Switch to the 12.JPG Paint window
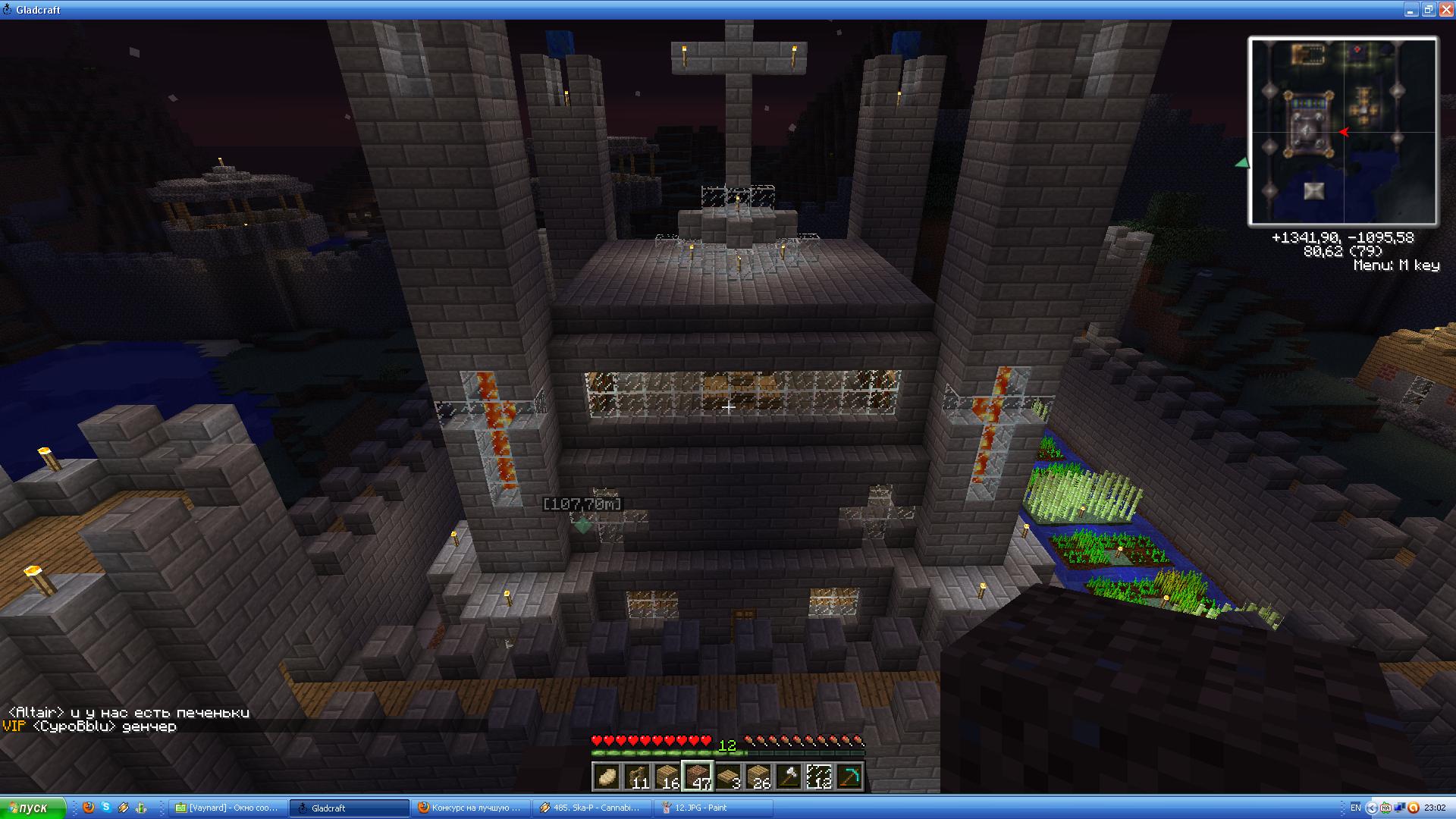This screenshot has width=1456, height=819. 713,808
